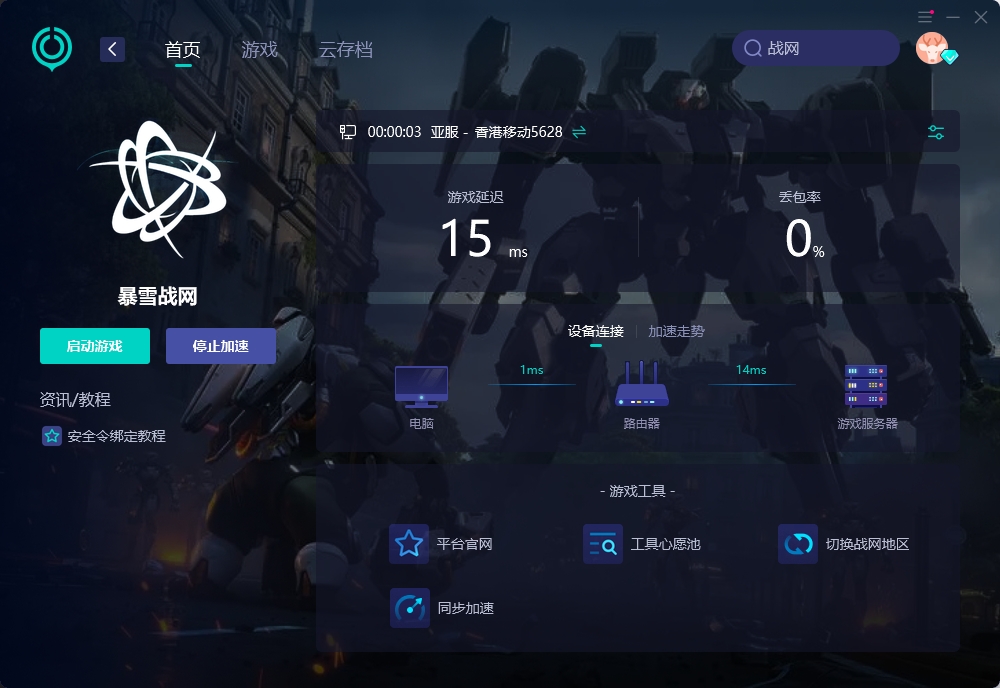The image size is (1000, 688).
Task: Open the 游戏 tab
Action: pyautogui.click(x=260, y=49)
